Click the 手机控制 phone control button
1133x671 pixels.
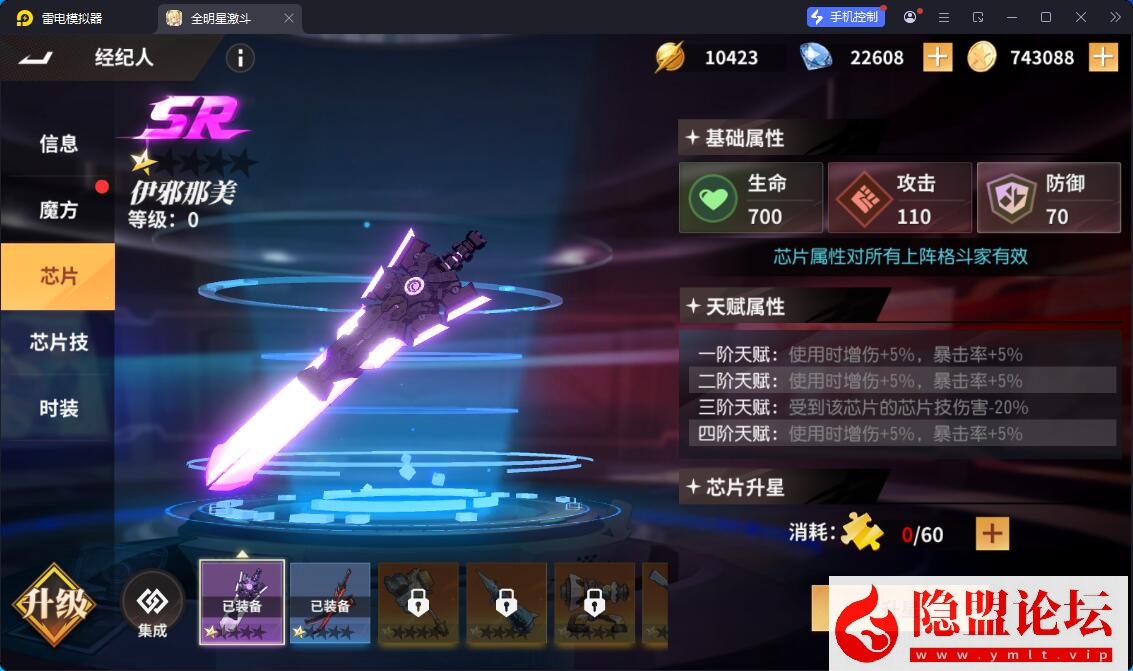845,17
